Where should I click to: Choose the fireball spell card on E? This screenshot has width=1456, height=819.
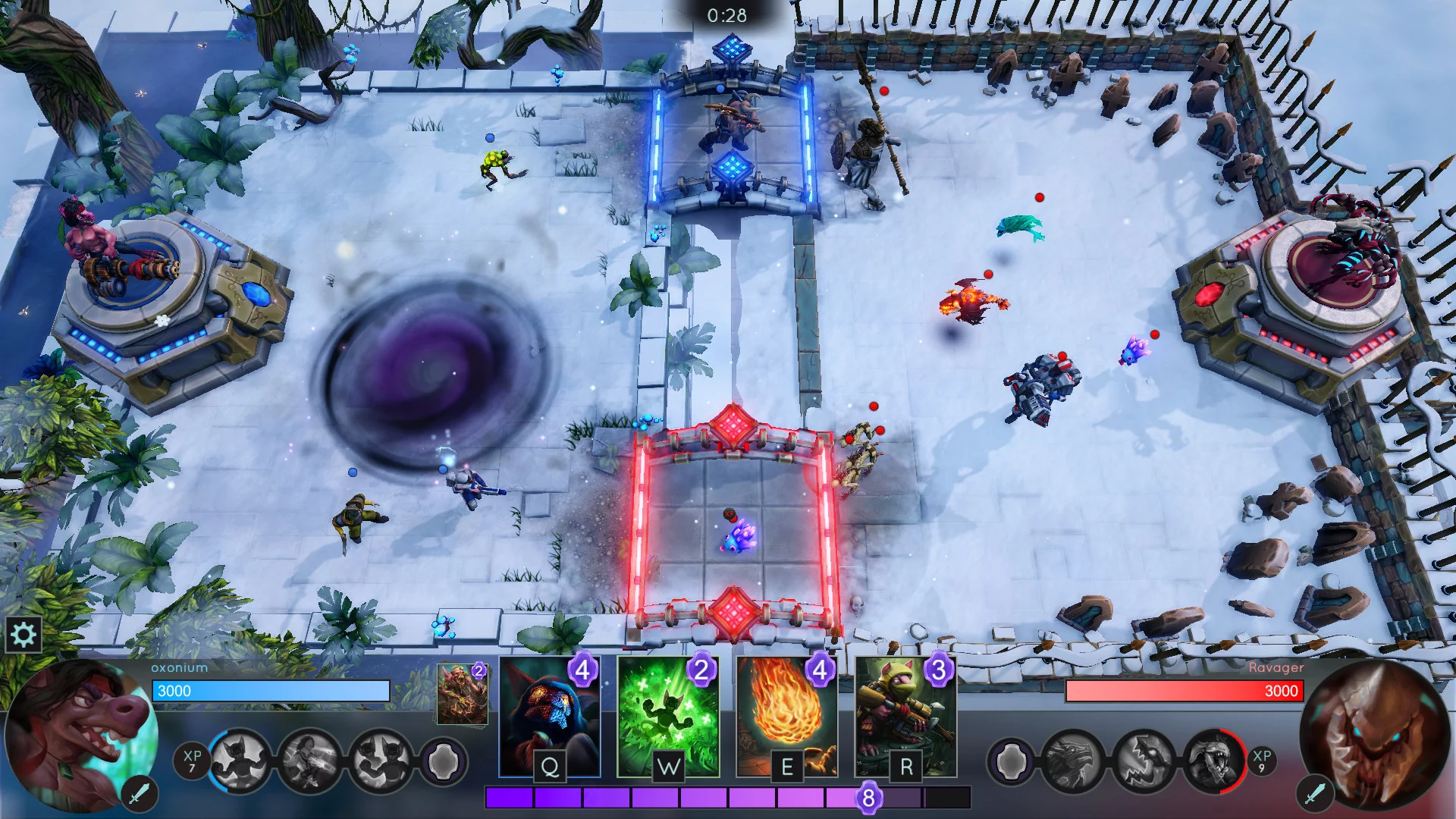[x=786, y=717]
